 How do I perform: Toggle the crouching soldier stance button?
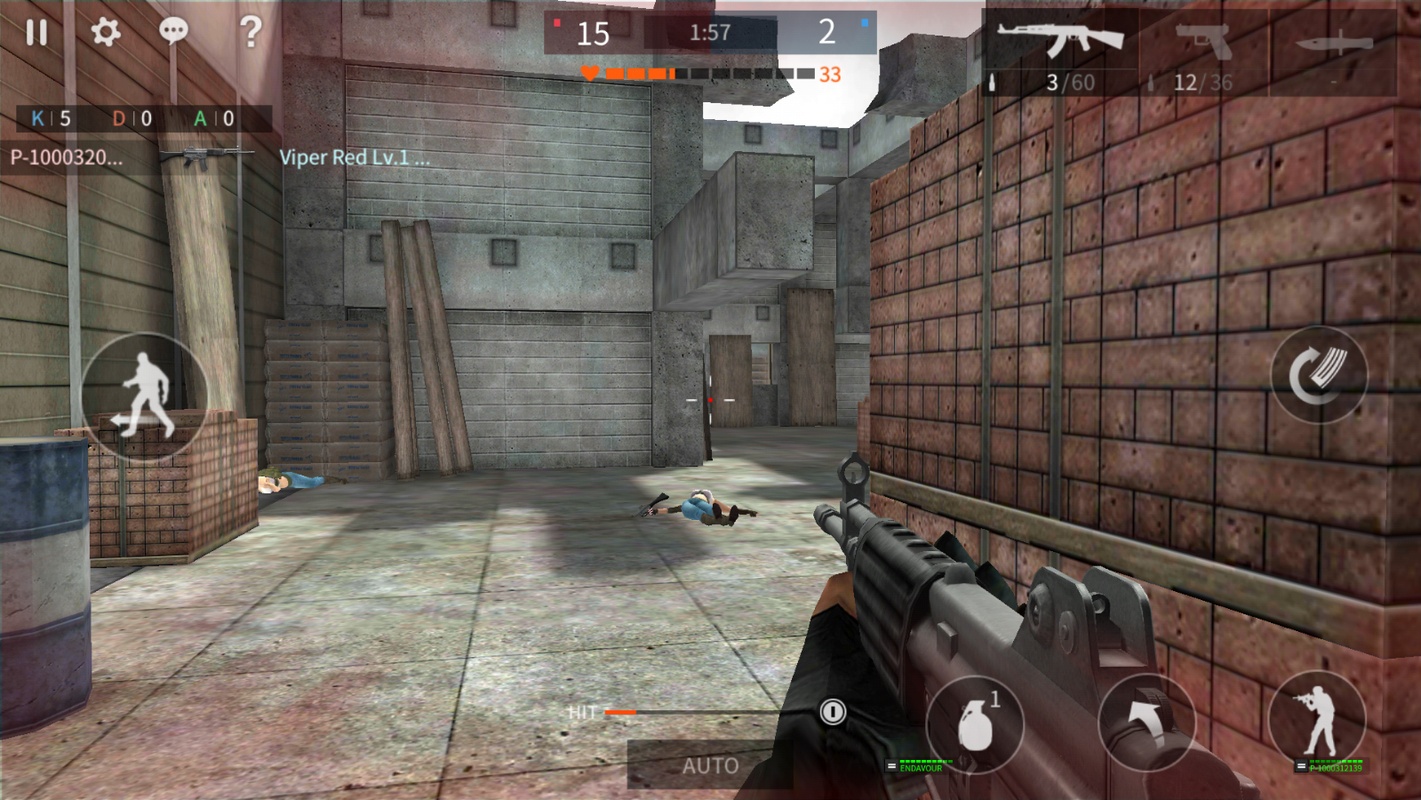tap(1316, 720)
